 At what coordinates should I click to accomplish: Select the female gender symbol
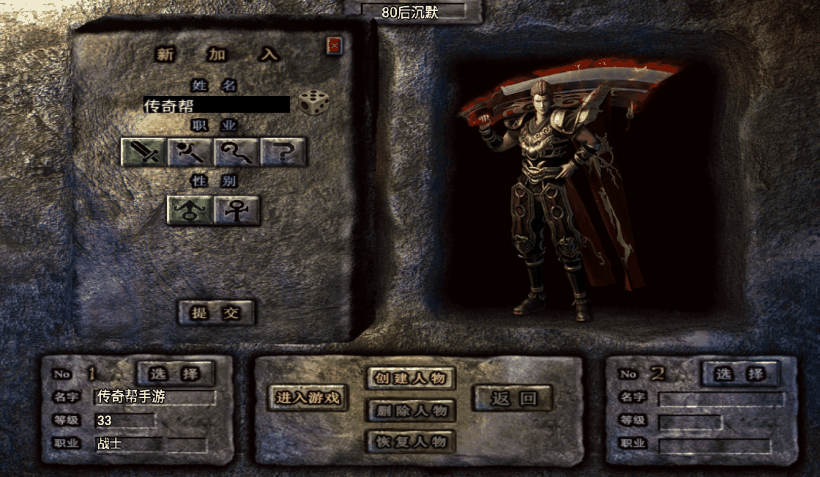tap(238, 210)
